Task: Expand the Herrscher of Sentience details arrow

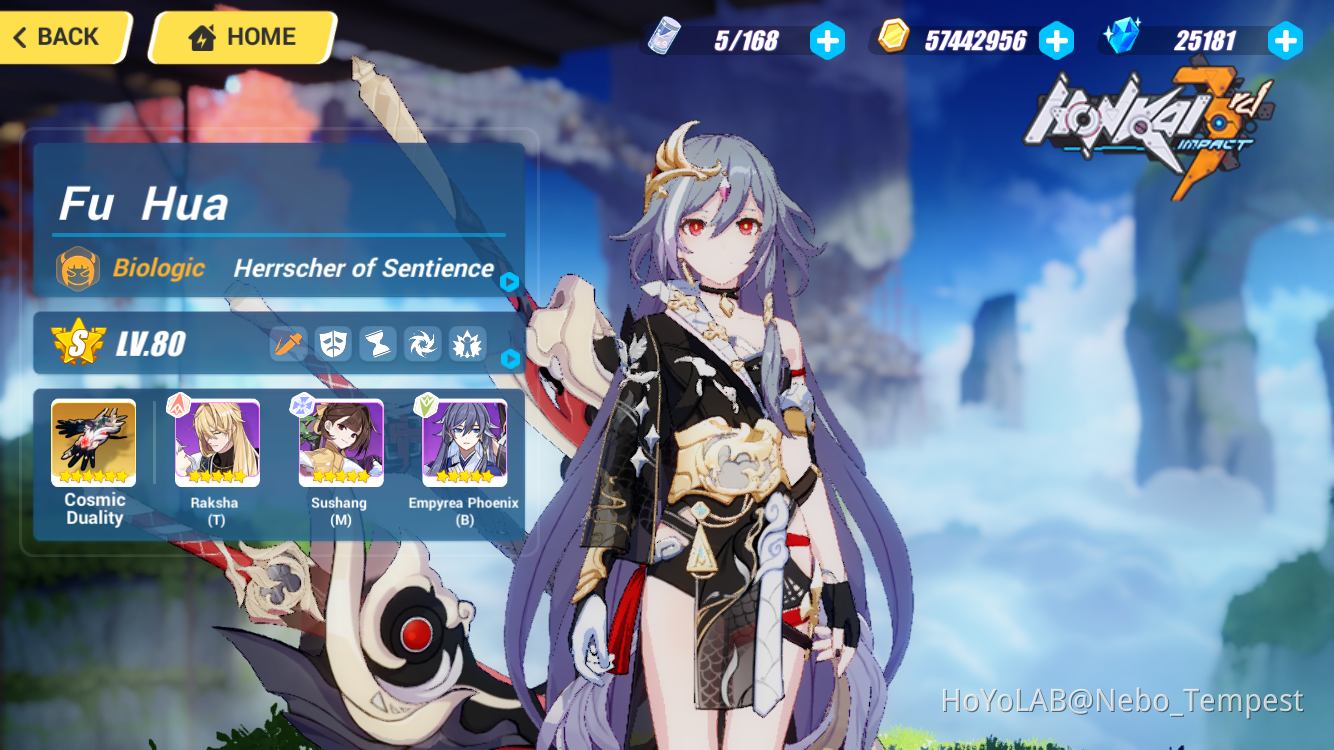Action: [510, 283]
